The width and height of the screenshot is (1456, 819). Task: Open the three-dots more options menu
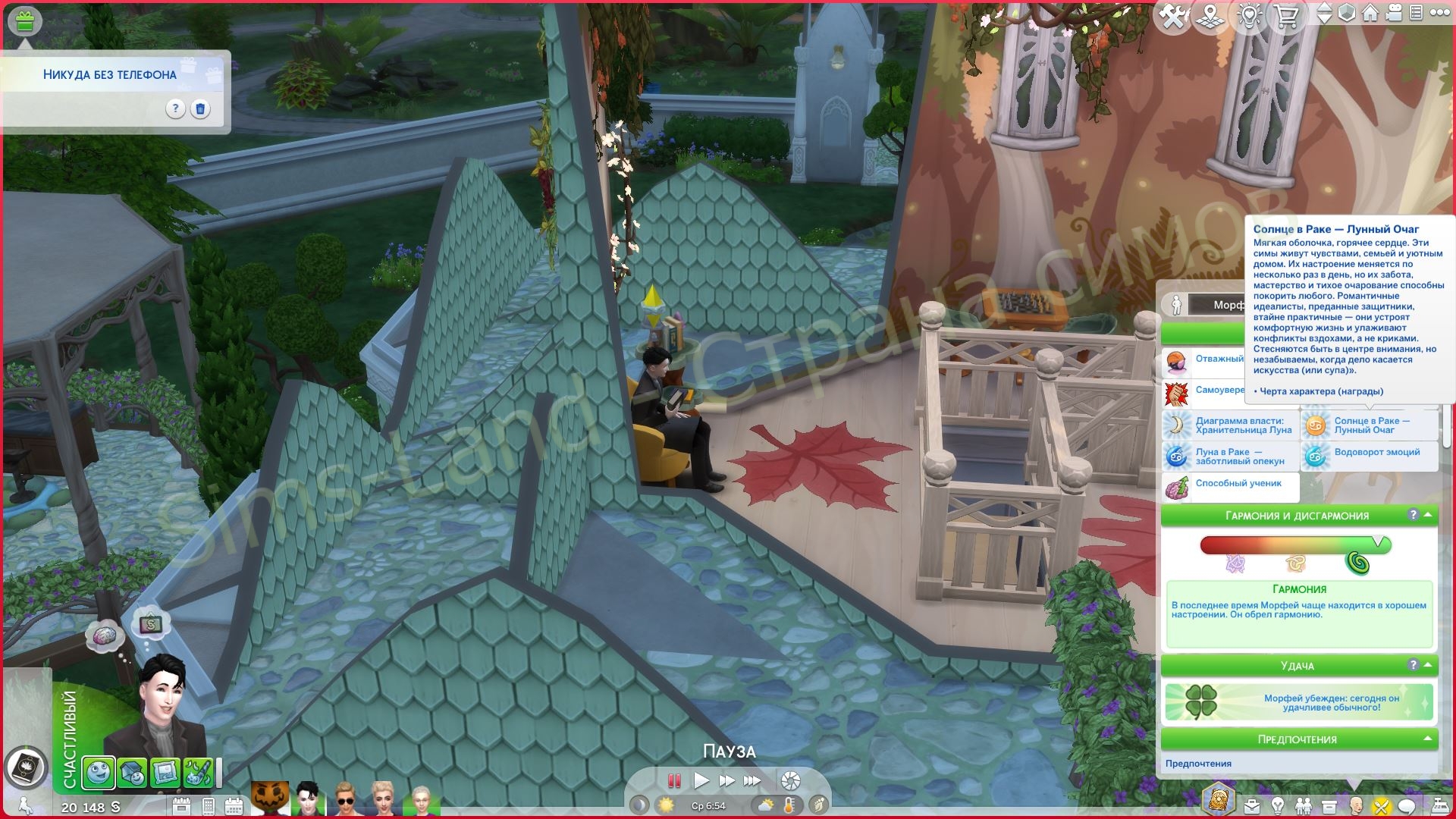coord(1440,13)
